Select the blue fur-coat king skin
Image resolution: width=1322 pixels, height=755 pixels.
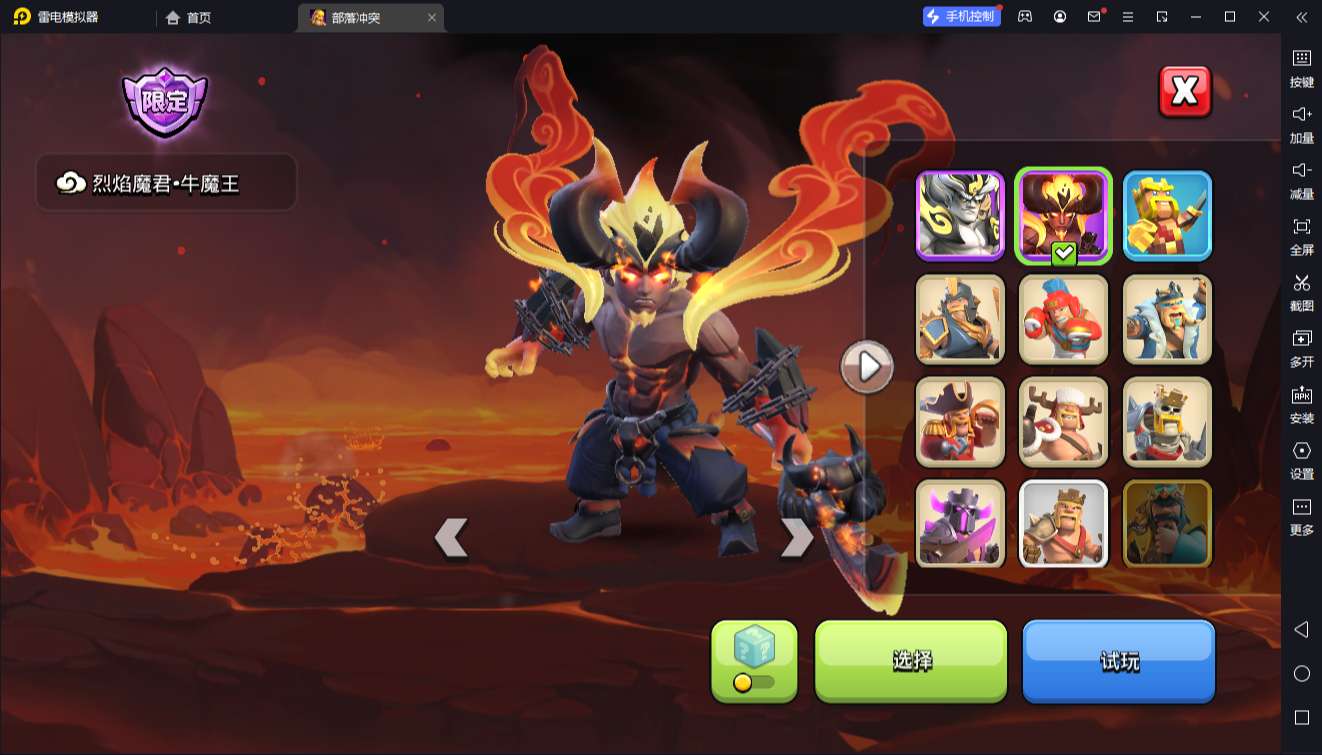click(x=1167, y=319)
